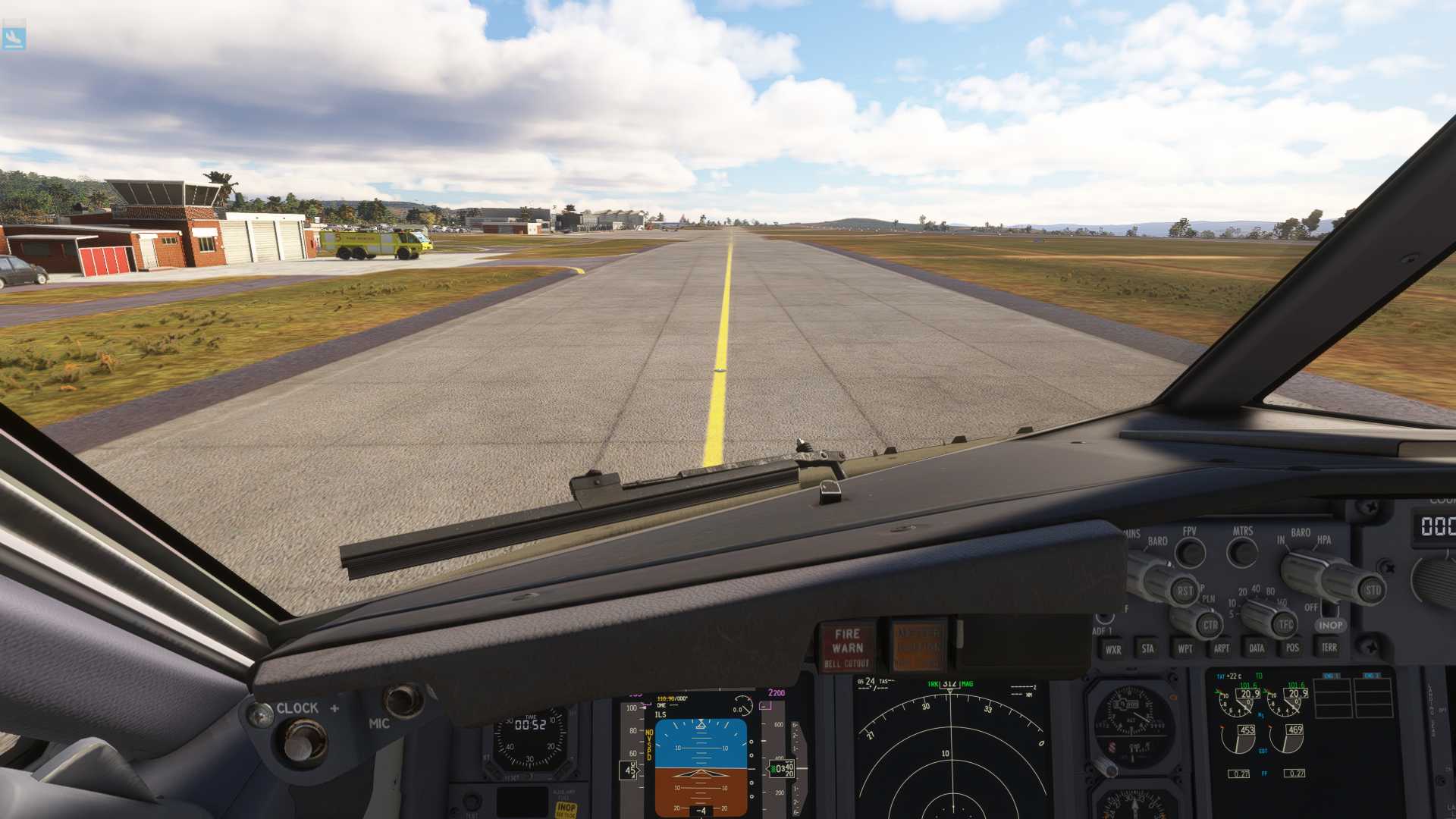Click the STD barometer knob button

coord(1373,590)
